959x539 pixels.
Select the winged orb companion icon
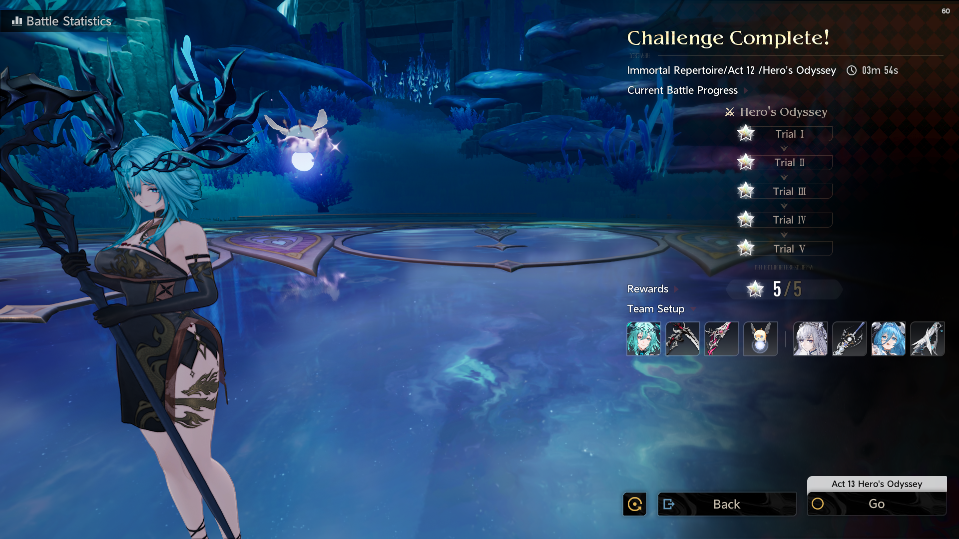[x=761, y=339]
